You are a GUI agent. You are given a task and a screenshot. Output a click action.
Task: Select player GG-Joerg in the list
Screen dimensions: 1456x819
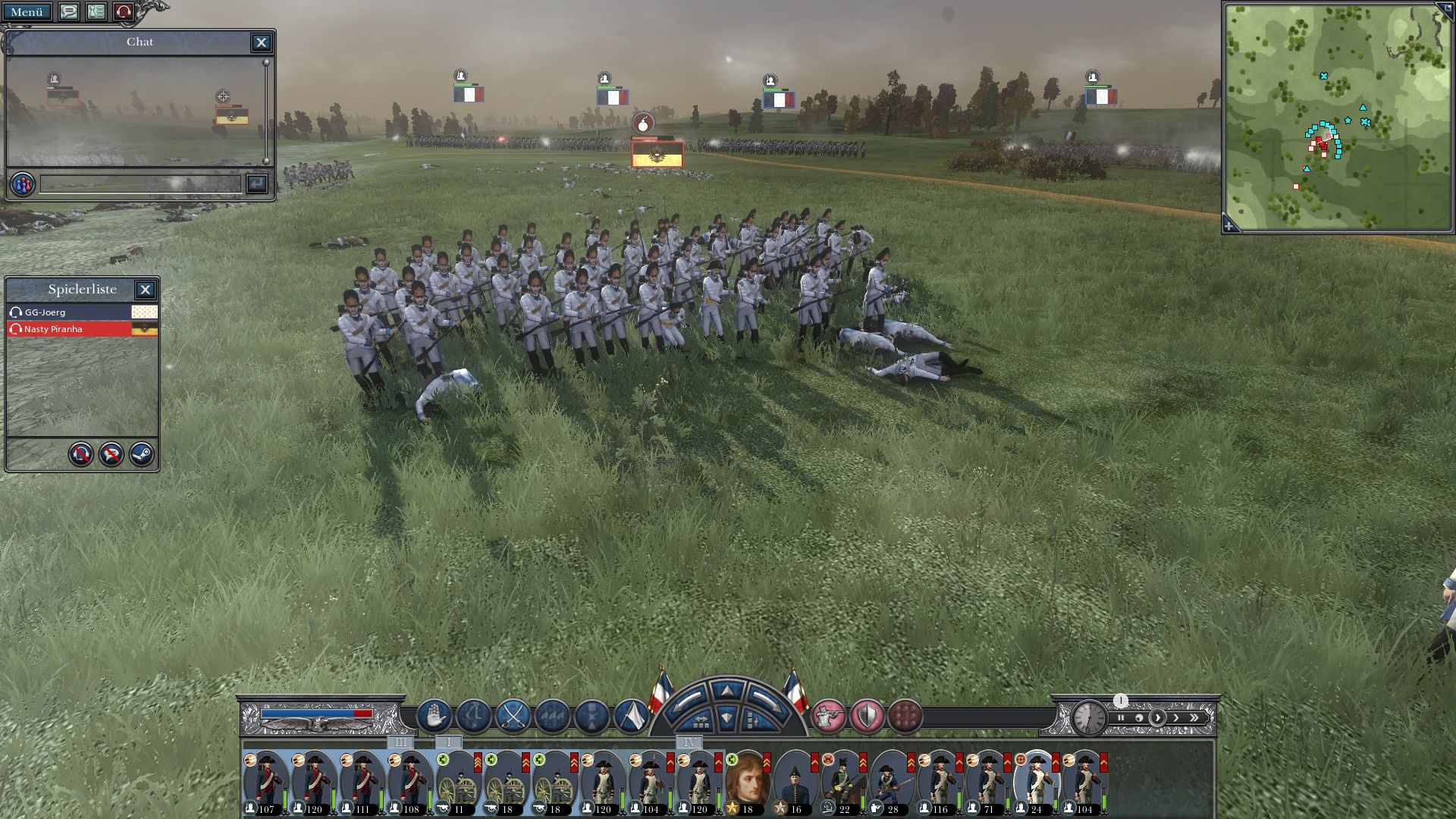pos(68,312)
